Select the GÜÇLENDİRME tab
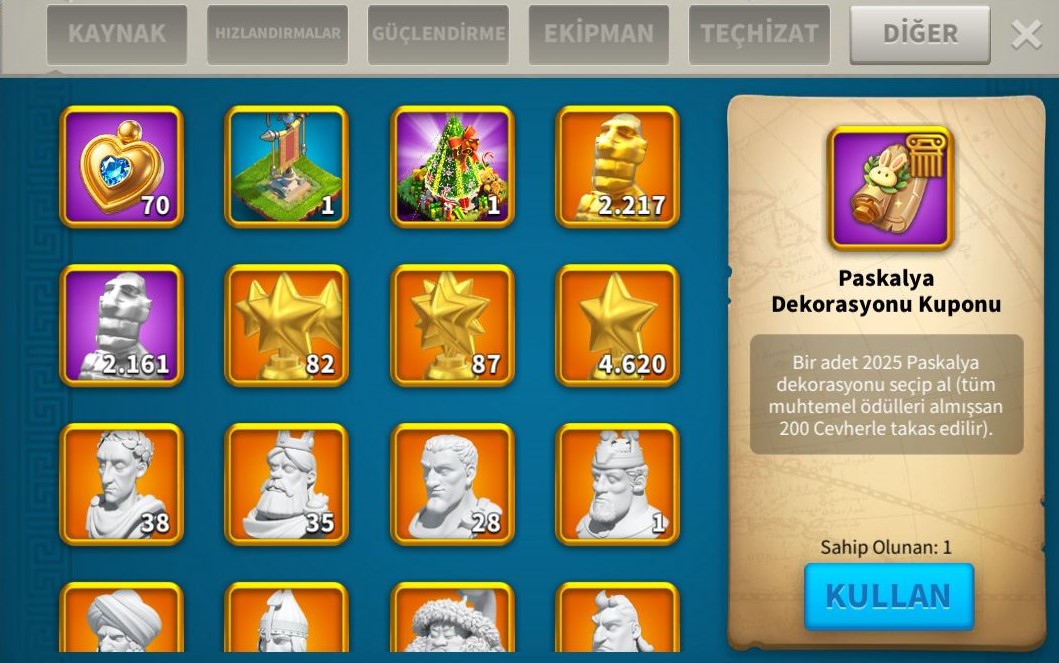 tap(438, 34)
